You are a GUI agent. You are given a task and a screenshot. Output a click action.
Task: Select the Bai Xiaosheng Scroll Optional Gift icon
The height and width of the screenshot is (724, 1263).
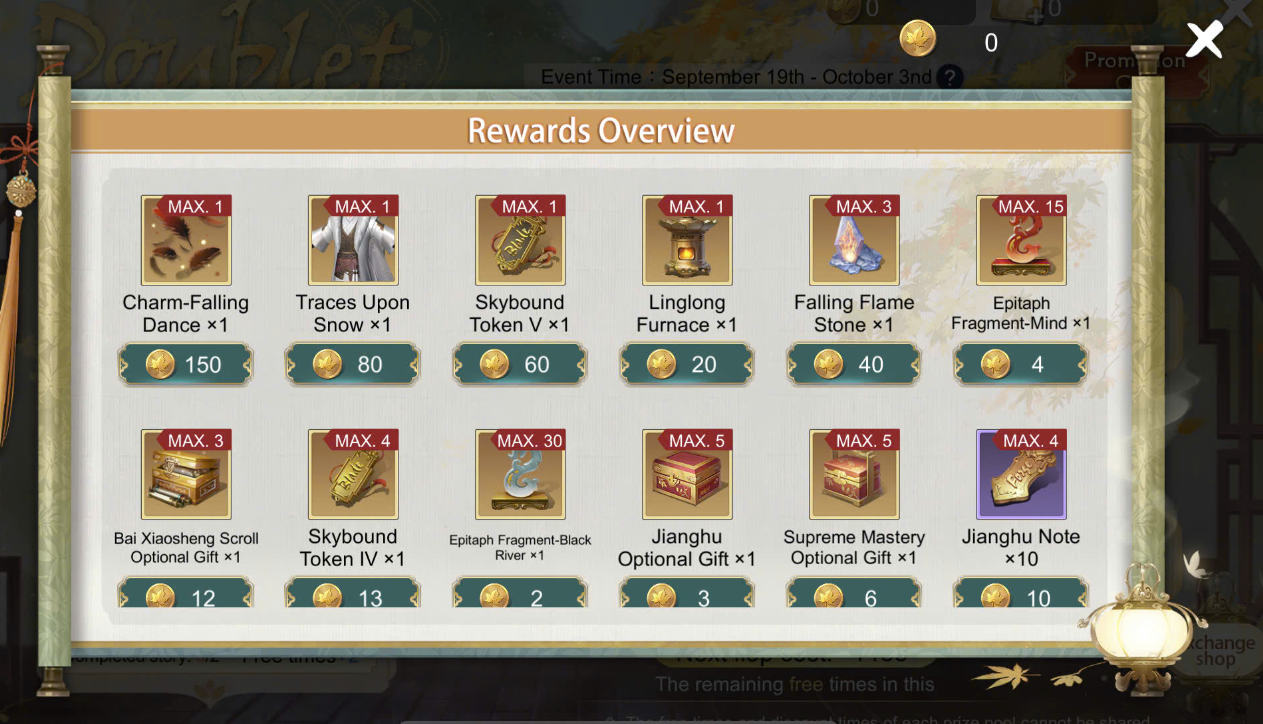(x=186, y=475)
